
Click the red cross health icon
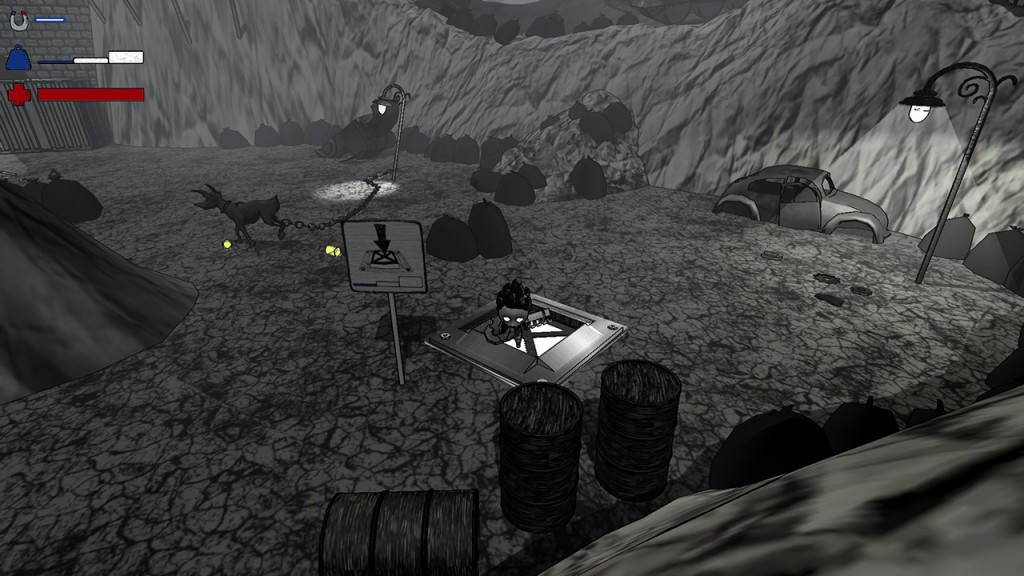pos(18,95)
